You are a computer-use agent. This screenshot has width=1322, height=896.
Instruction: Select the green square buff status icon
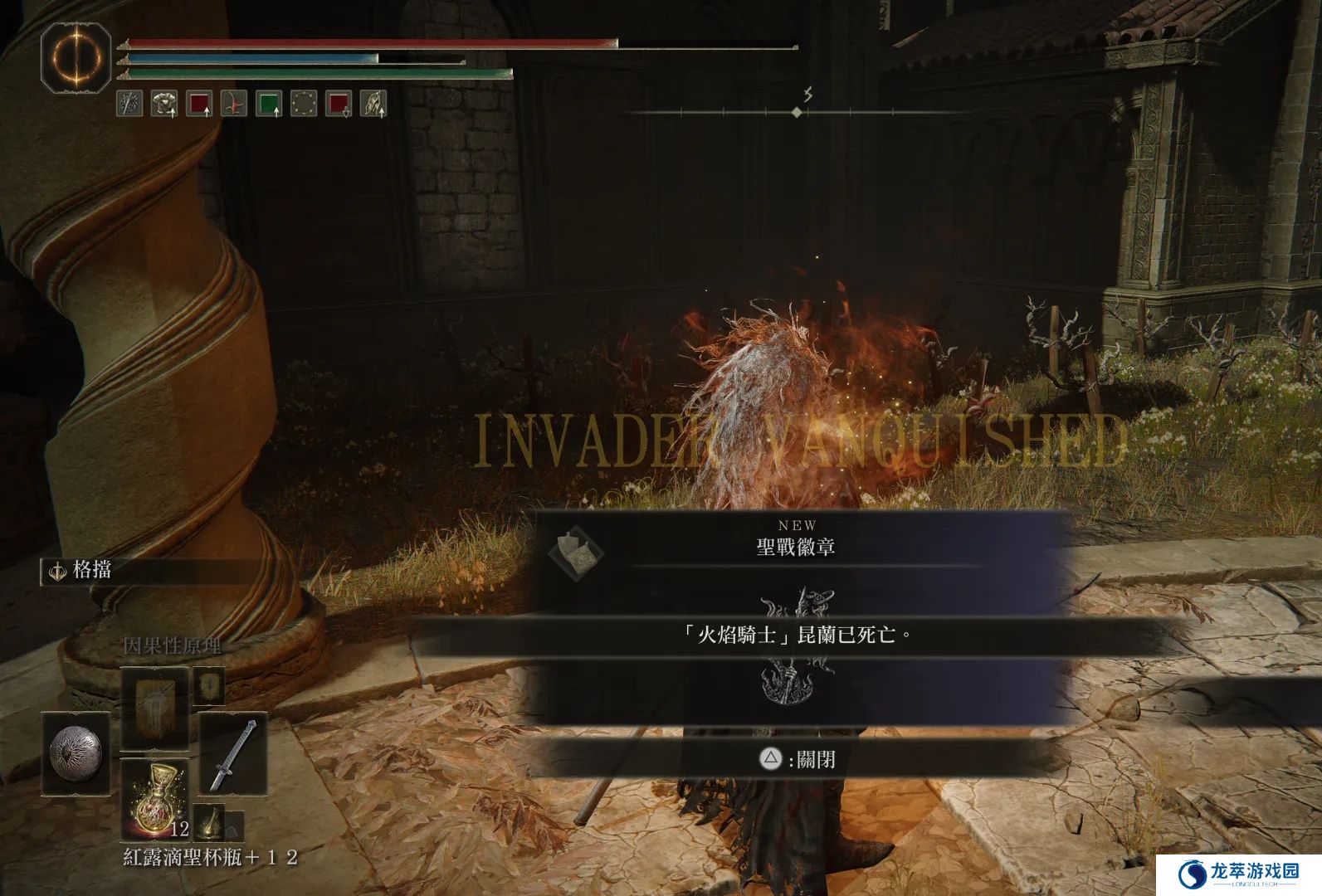[269, 104]
